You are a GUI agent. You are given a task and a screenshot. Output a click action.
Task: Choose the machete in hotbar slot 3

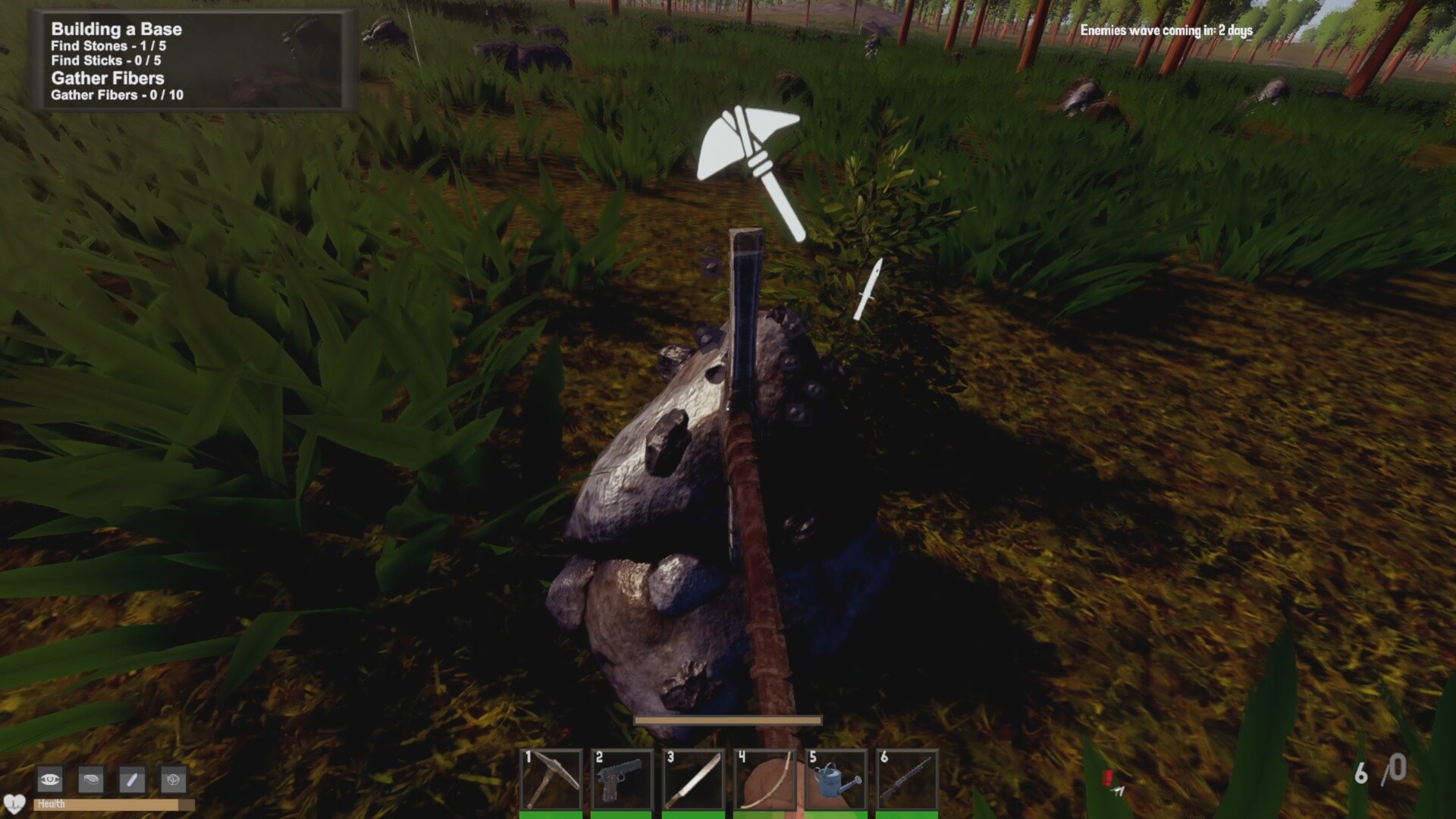click(694, 780)
